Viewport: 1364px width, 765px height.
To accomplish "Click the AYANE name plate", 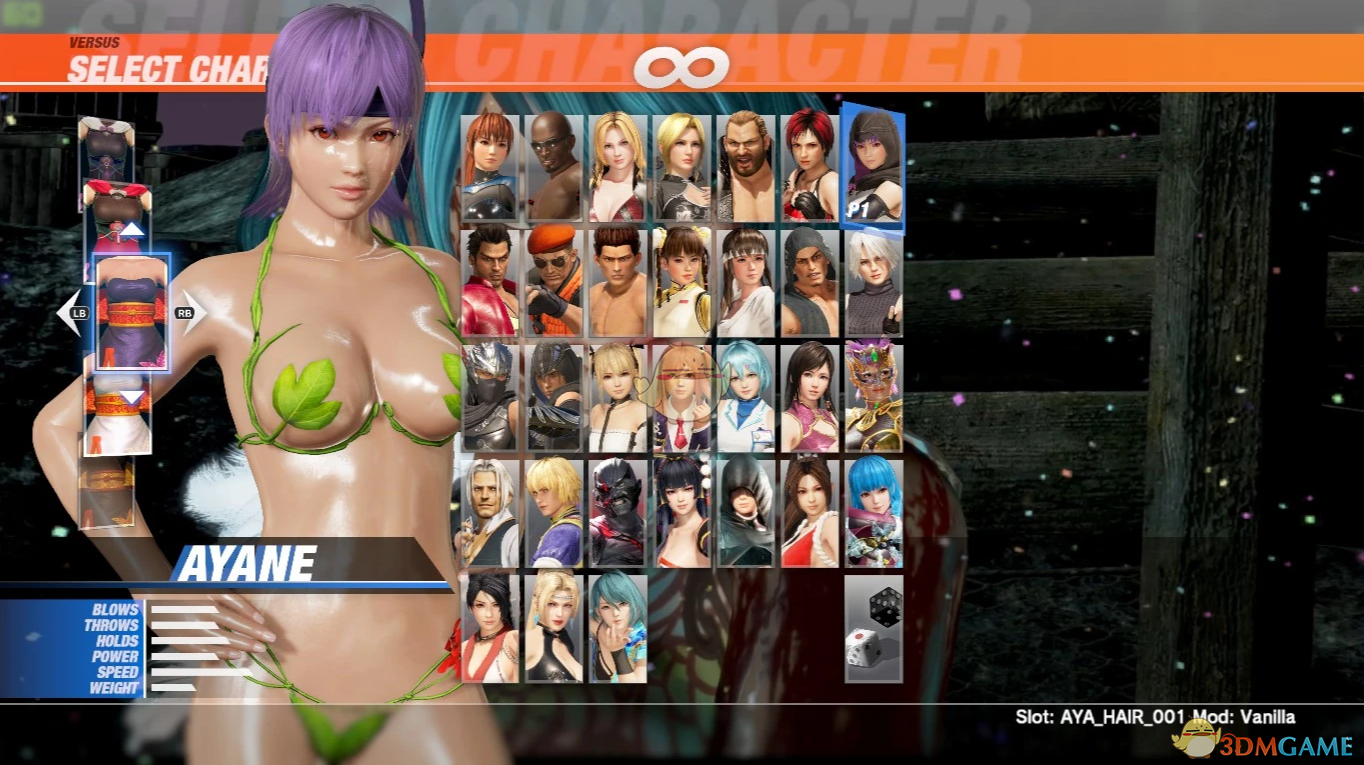I will tap(245, 562).
